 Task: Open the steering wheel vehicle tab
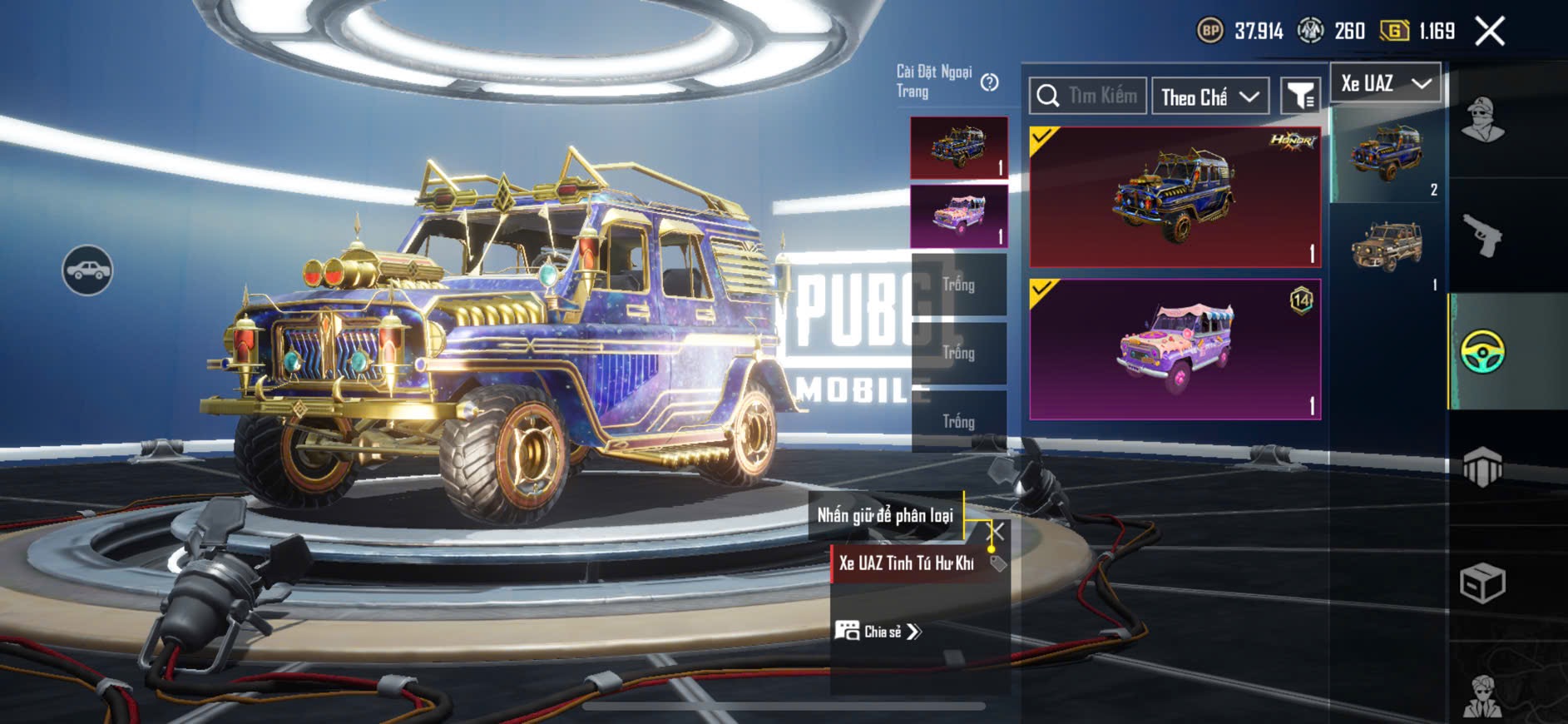[1482, 351]
